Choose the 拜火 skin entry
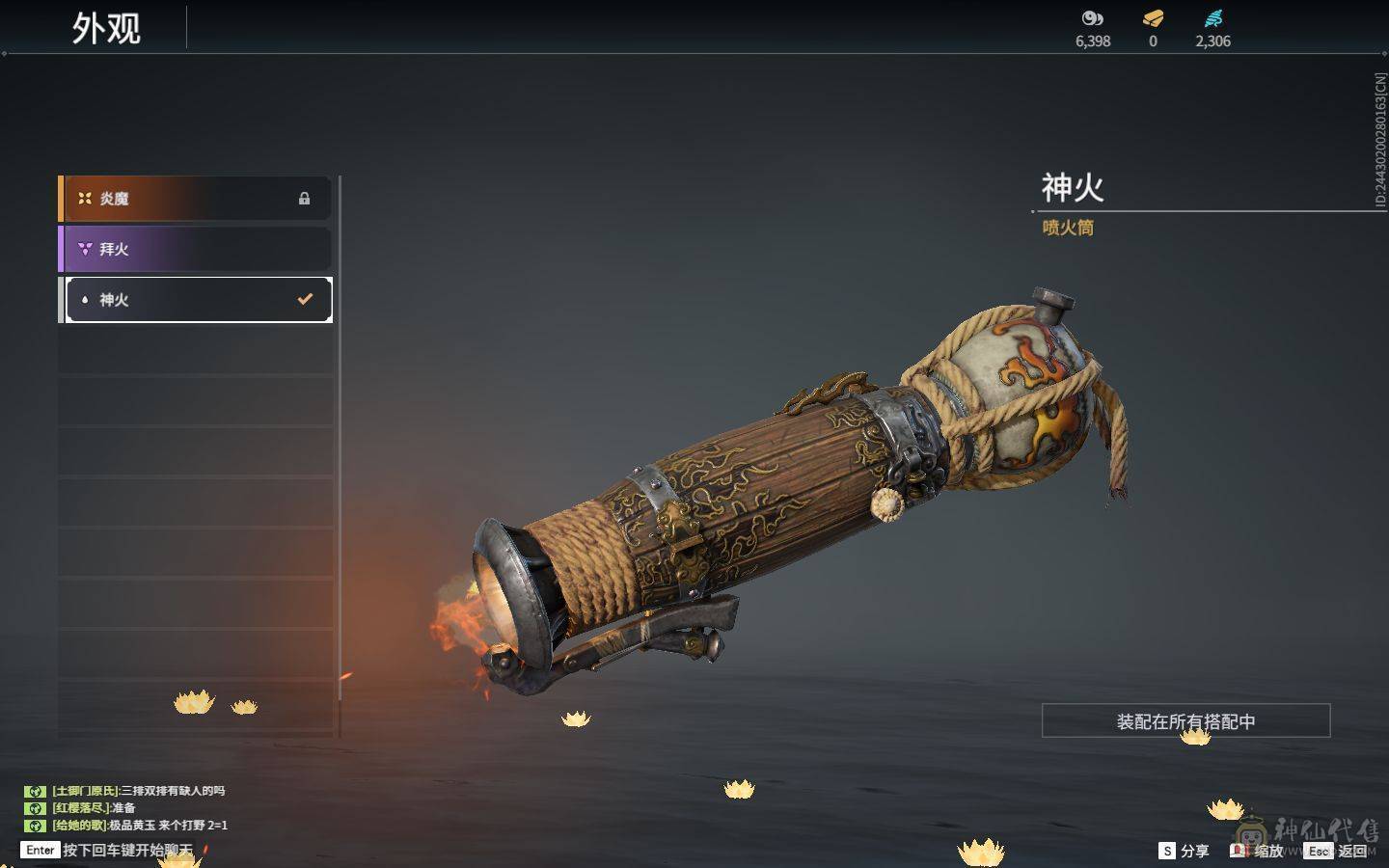1389x868 pixels. [196, 249]
